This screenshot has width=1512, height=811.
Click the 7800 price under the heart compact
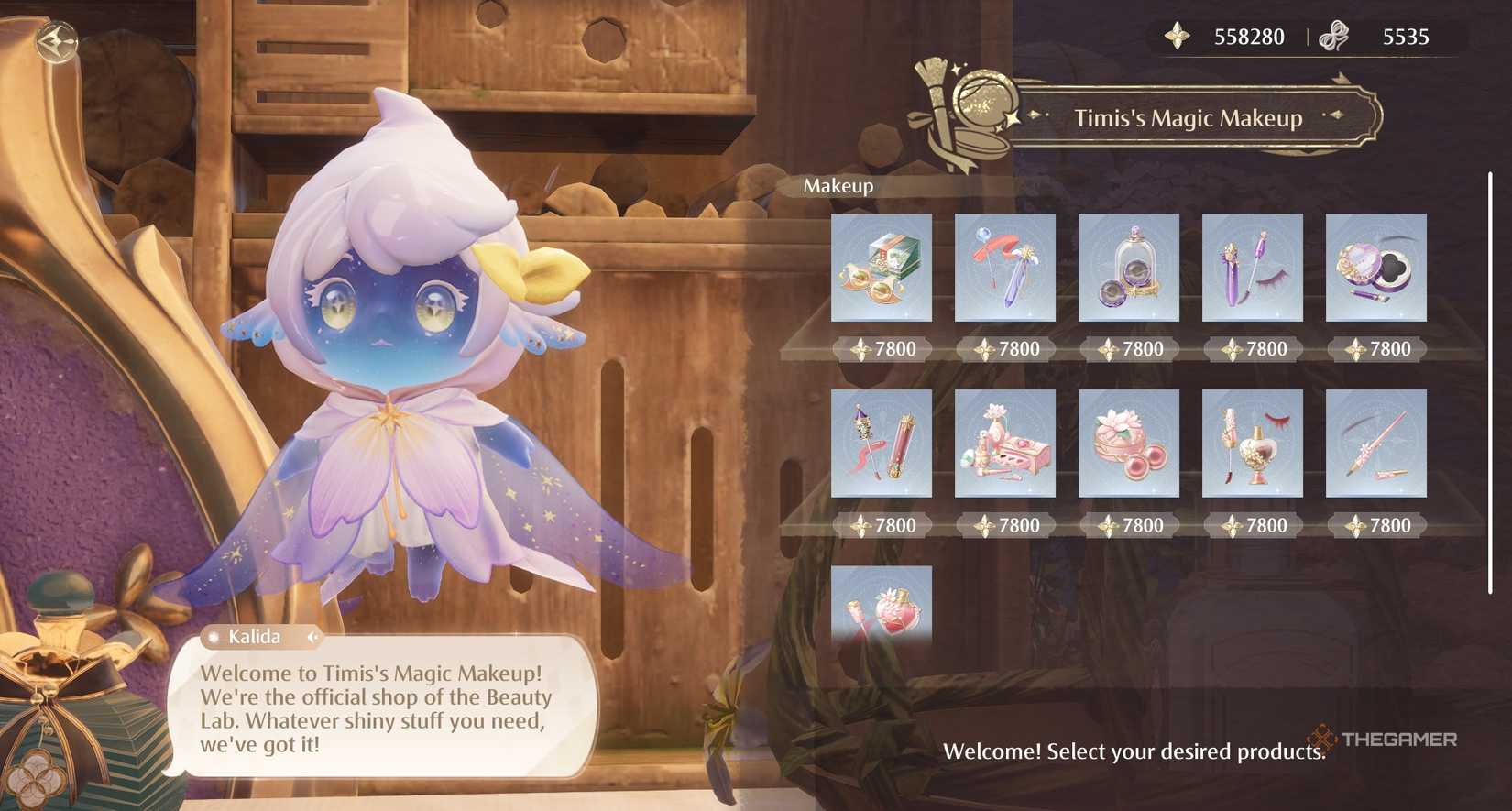(x=1375, y=349)
